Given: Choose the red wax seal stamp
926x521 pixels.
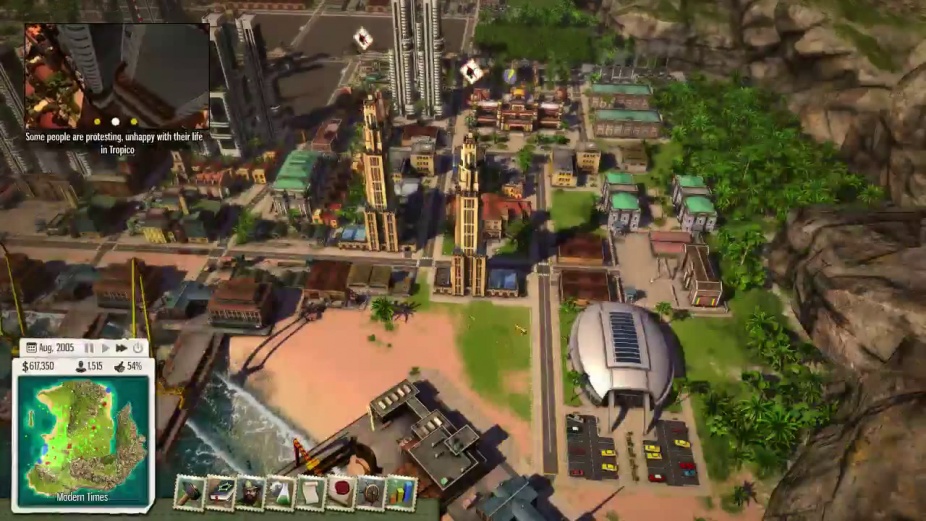Looking at the screenshot, I should [x=340, y=492].
